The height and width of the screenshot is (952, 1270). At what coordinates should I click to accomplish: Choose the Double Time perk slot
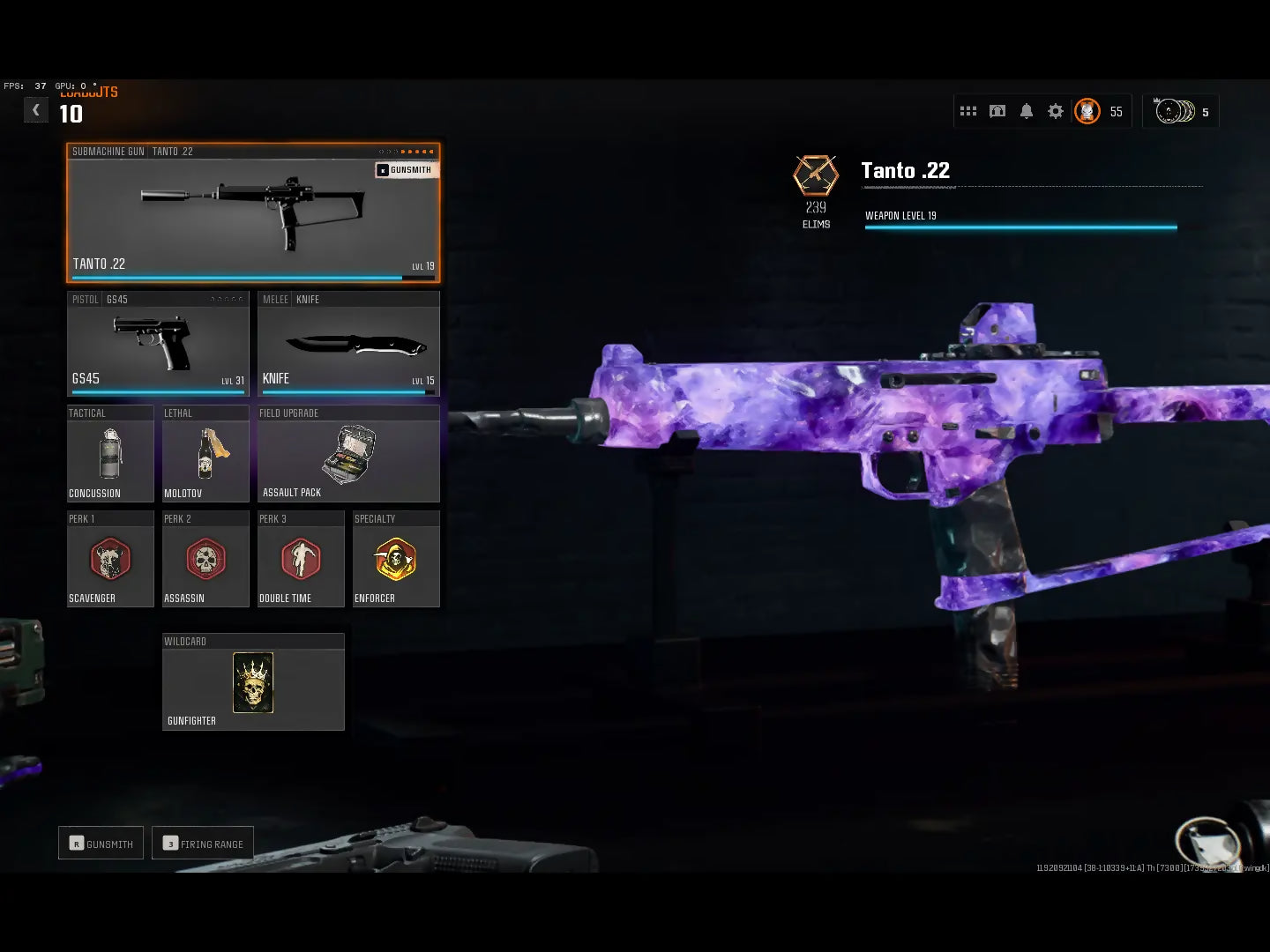[301, 560]
